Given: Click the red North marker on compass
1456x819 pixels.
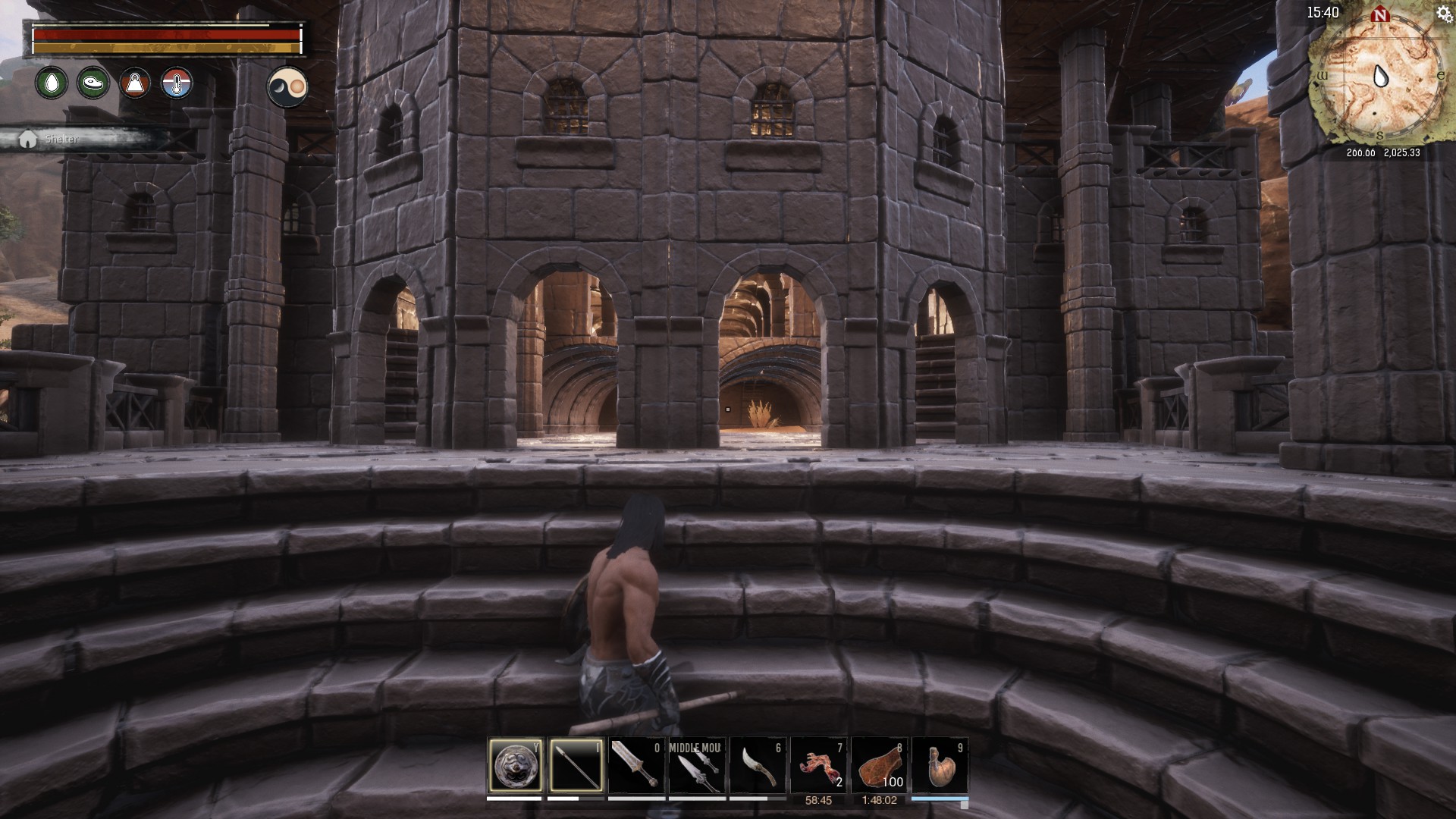Looking at the screenshot, I should pyautogui.click(x=1380, y=14).
